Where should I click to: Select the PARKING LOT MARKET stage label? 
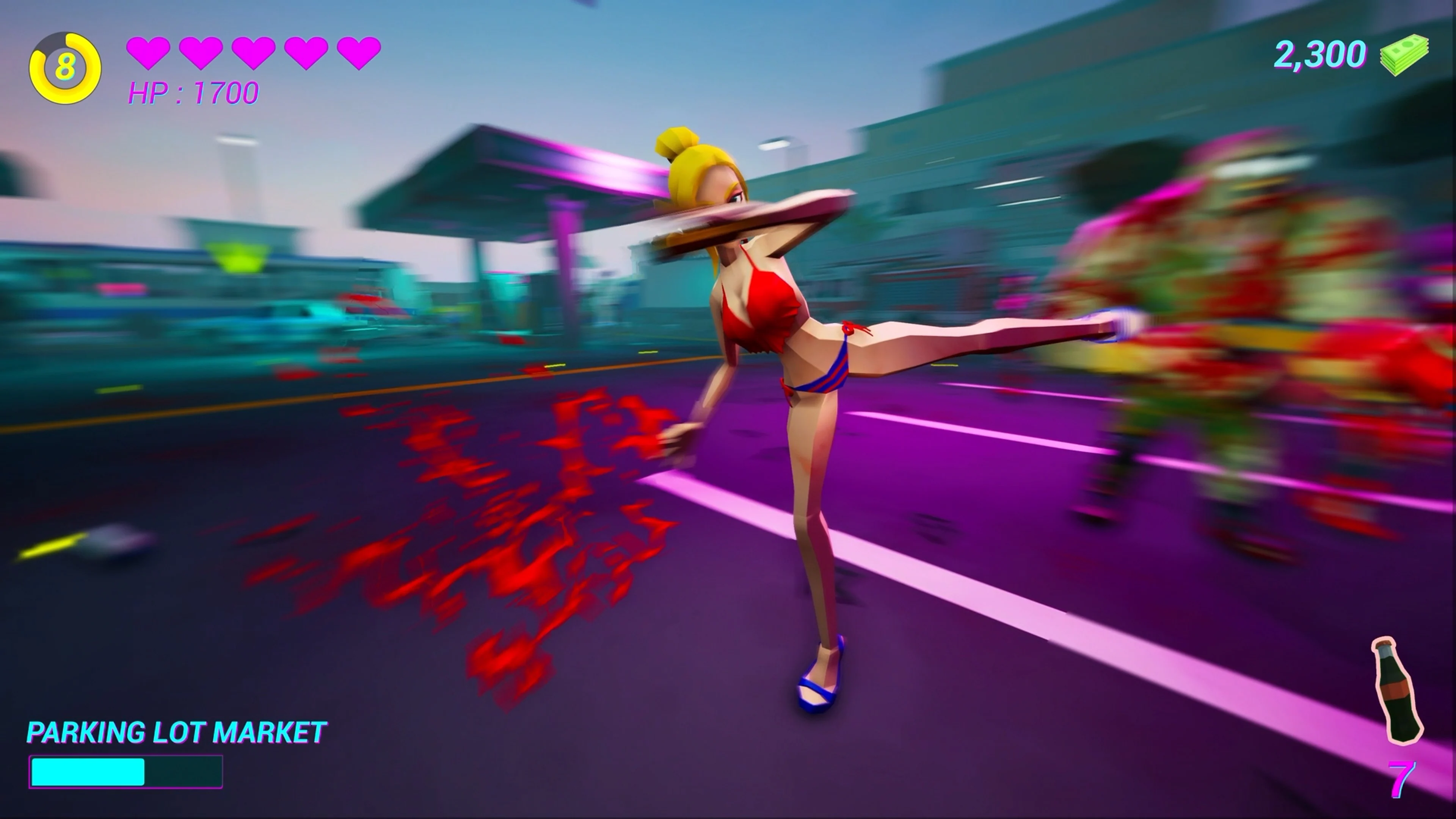[x=175, y=733]
